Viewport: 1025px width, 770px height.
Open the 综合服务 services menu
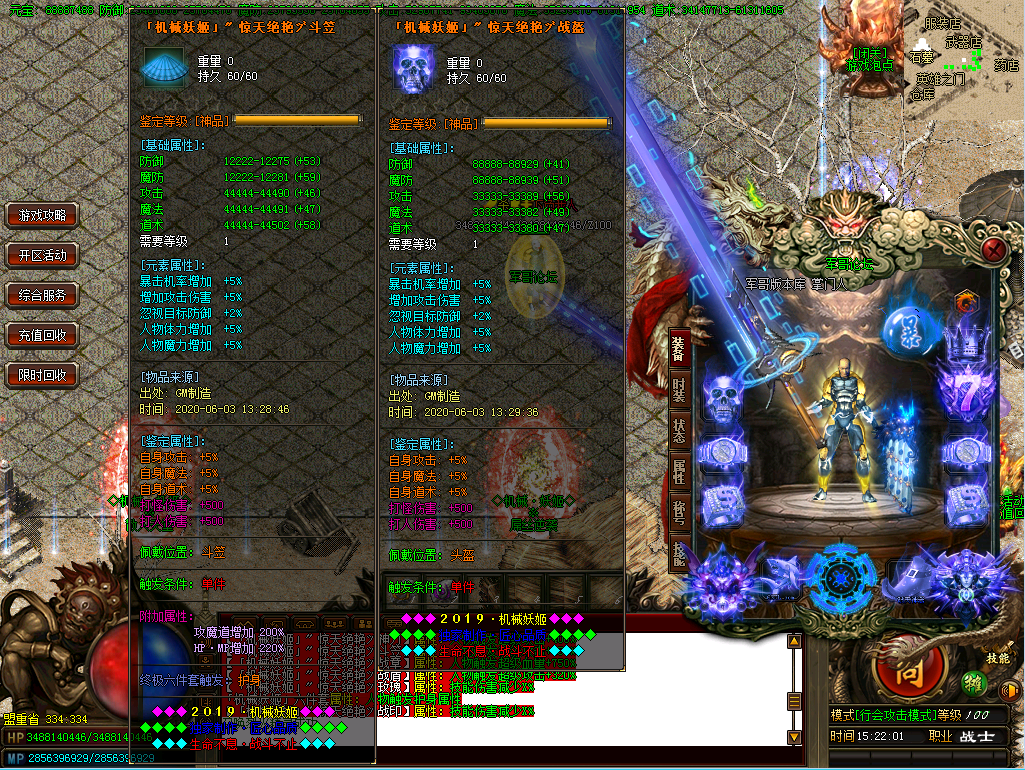click(42, 295)
